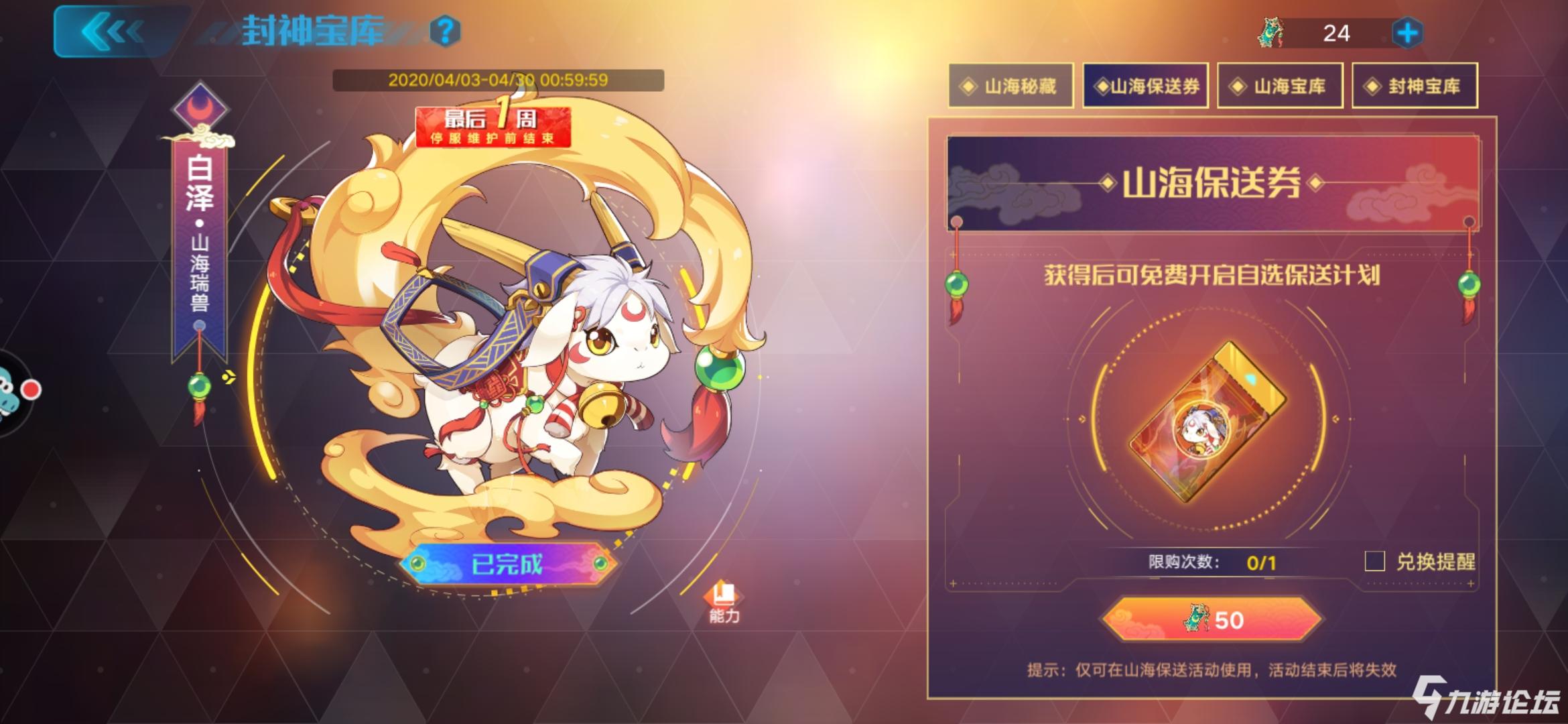This screenshot has height=724, width=1568.
Task: Buy the voucher with the 50 button
Action: tap(1216, 619)
